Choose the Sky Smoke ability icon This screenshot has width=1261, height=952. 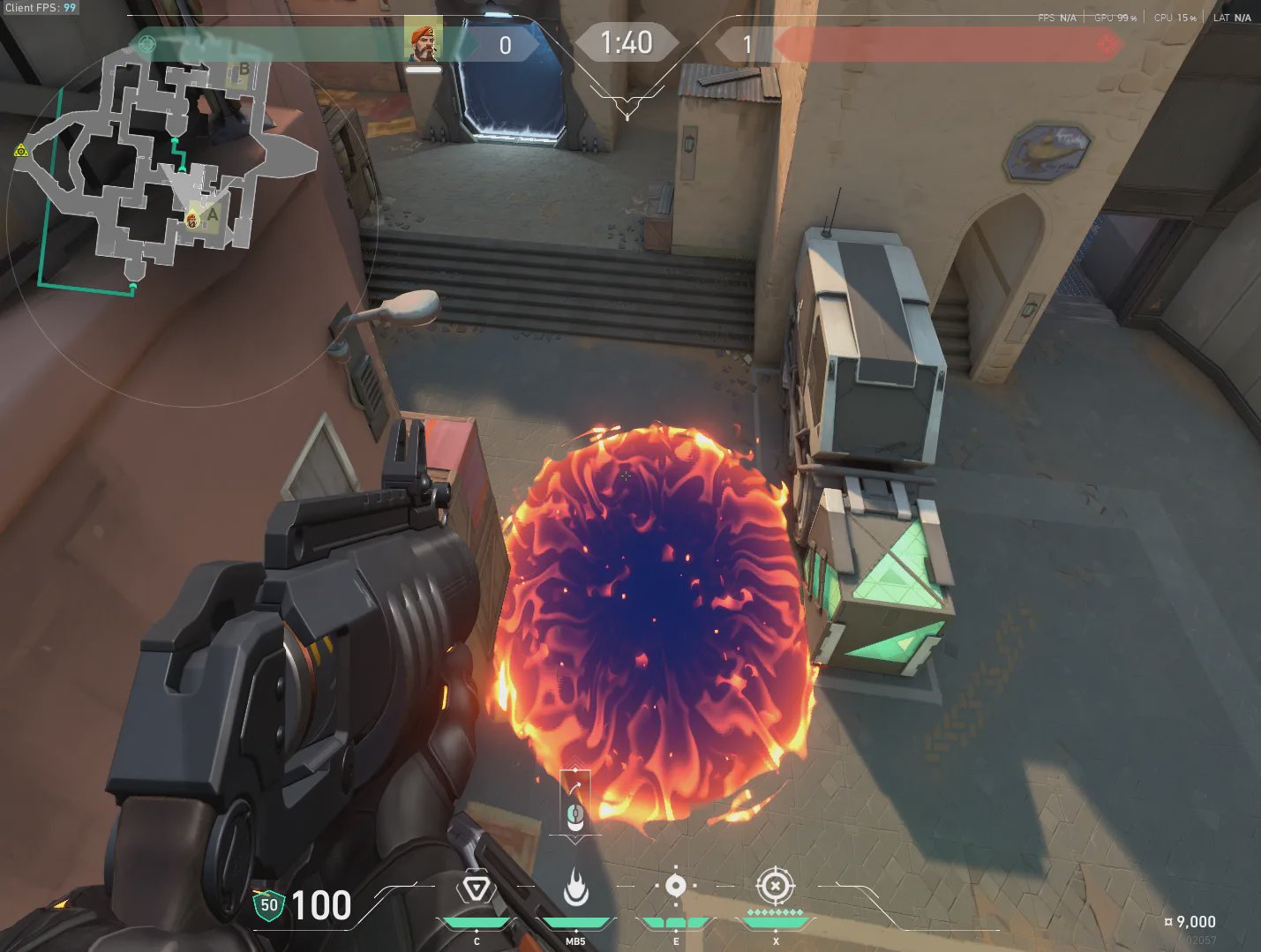pos(675,886)
